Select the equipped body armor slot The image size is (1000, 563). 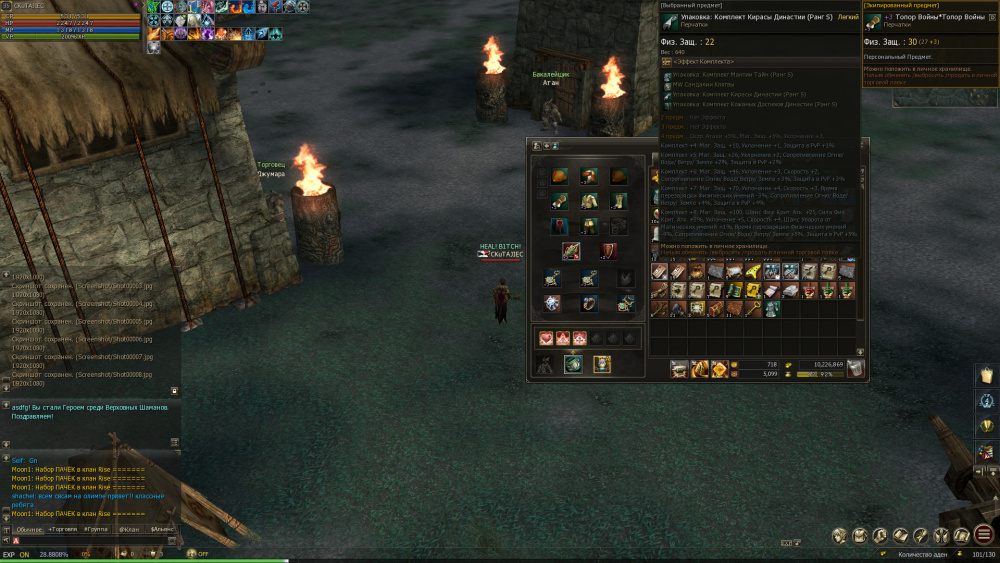click(x=590, y=201)
